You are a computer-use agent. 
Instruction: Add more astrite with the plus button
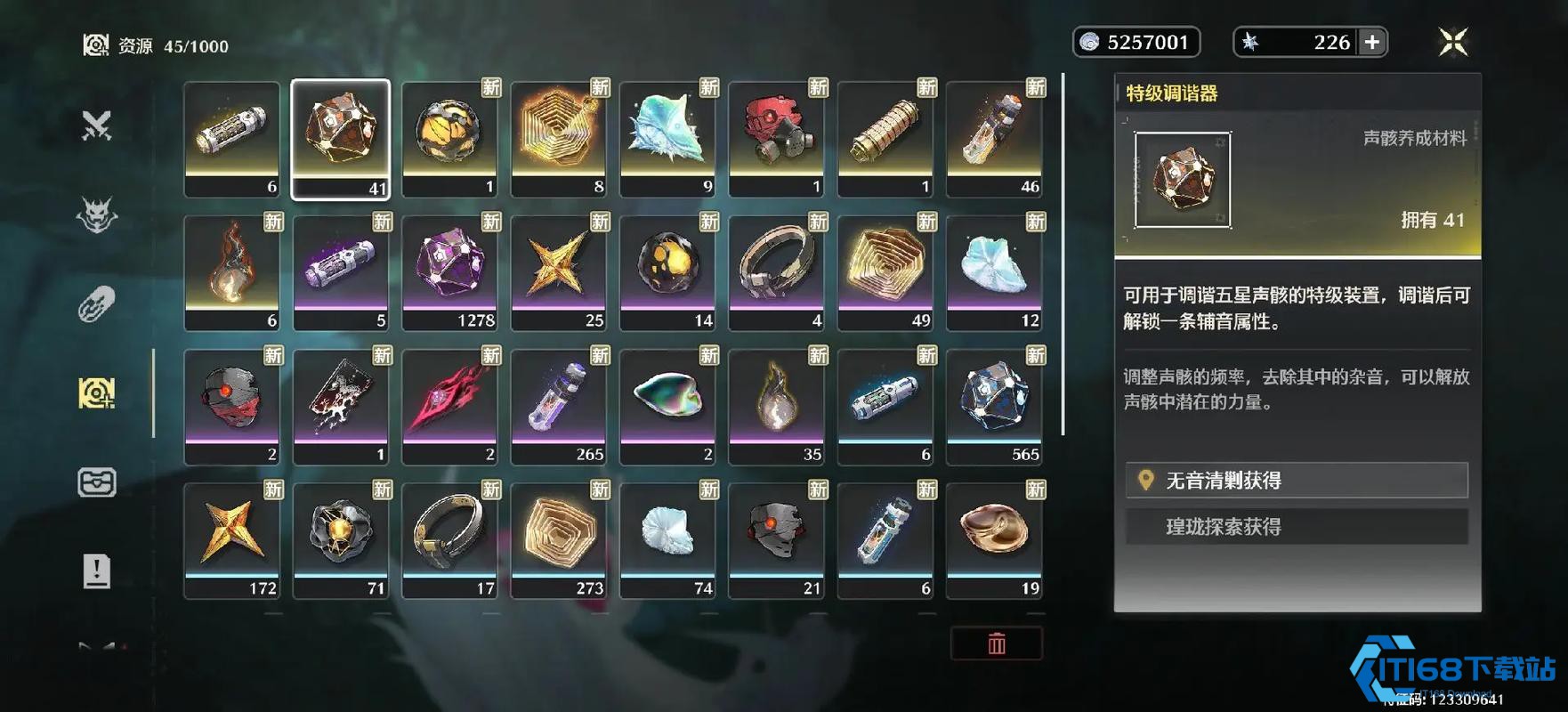[x=1372, y=42]
